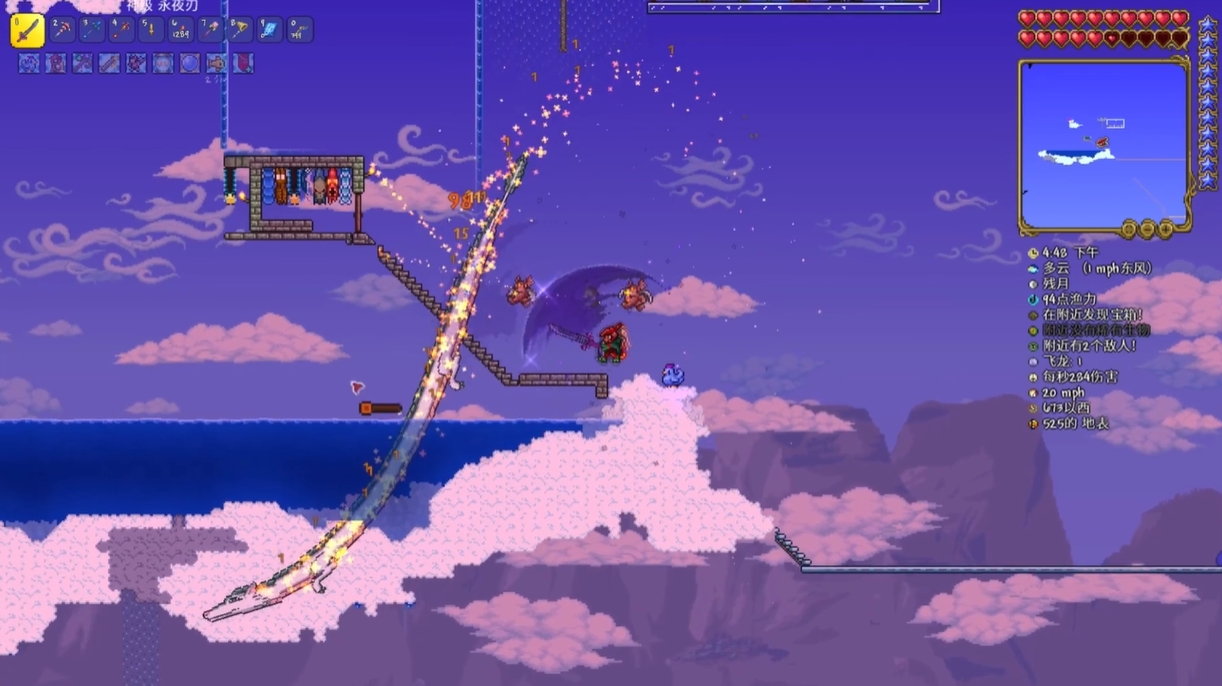Image resolution: width=1222 pixels, height=686 pixels.
Task: Select the last hotbar slot, numbered 0
Action: pyautogui.click(x=300, y=30)
